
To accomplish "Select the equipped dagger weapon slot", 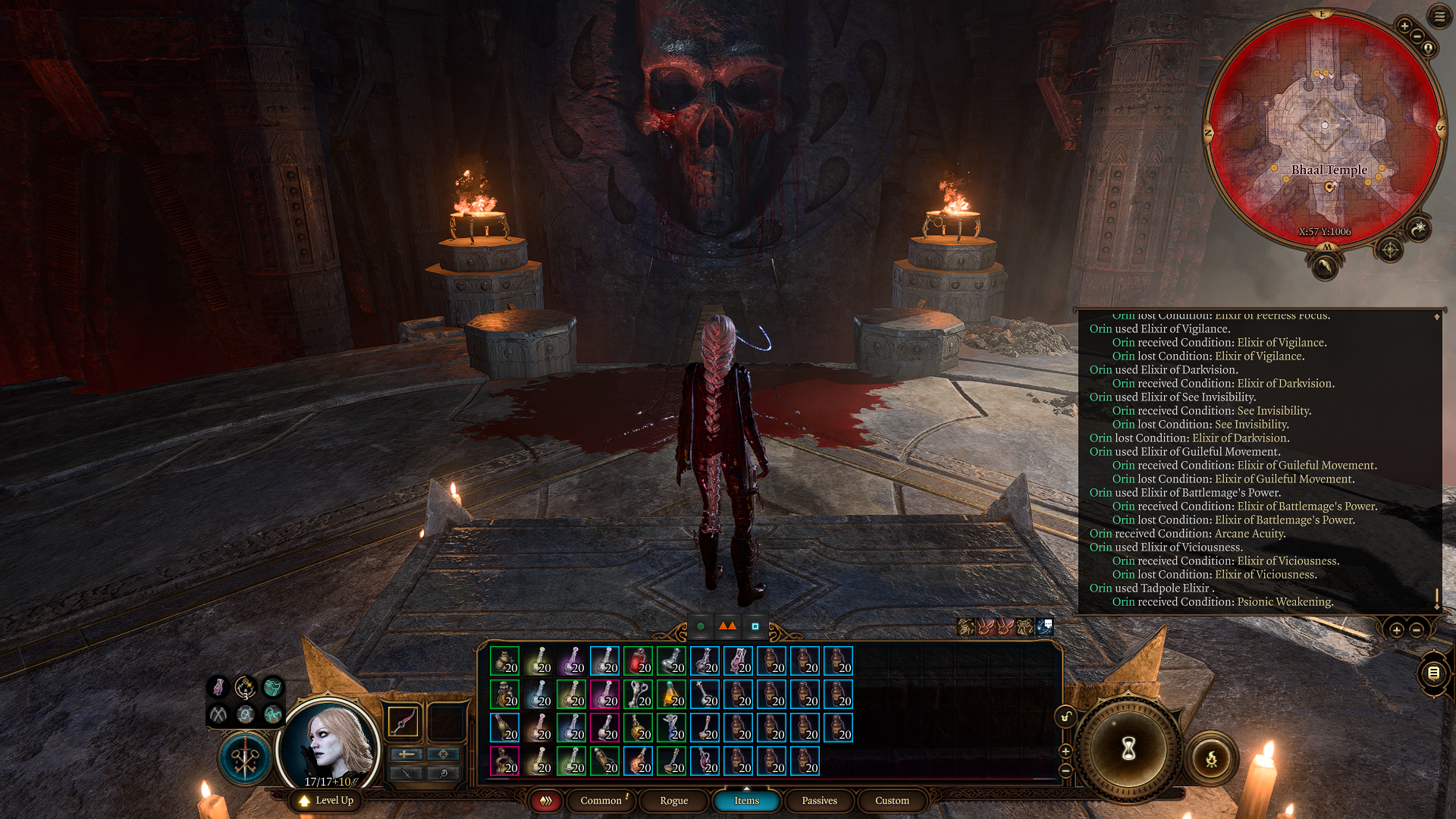I will point(403,721).
